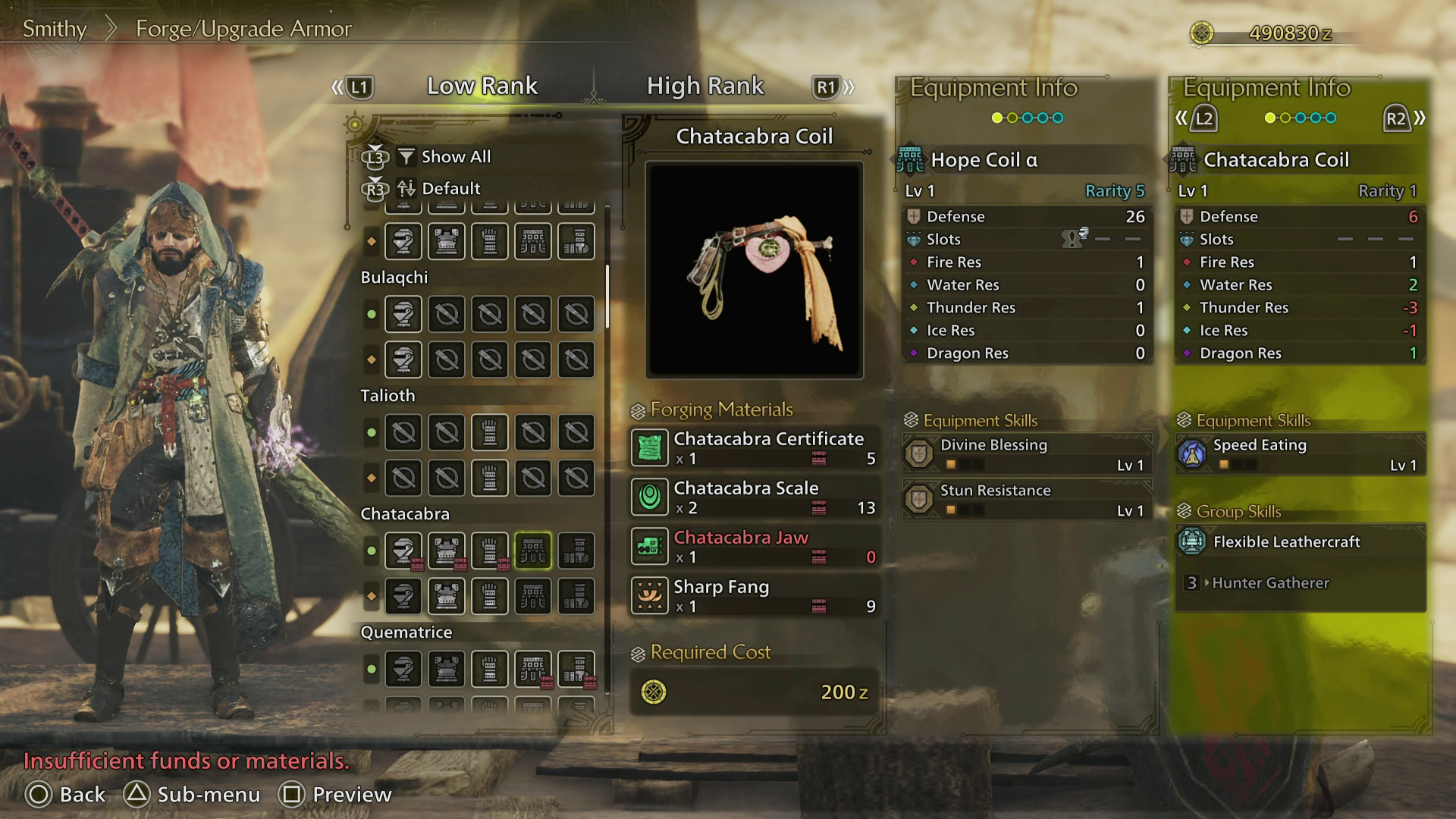This screenshot has height=819, width=1456.
Task: Select the Chatacabra chest armor icon
Action: click(x=447, y=550)
